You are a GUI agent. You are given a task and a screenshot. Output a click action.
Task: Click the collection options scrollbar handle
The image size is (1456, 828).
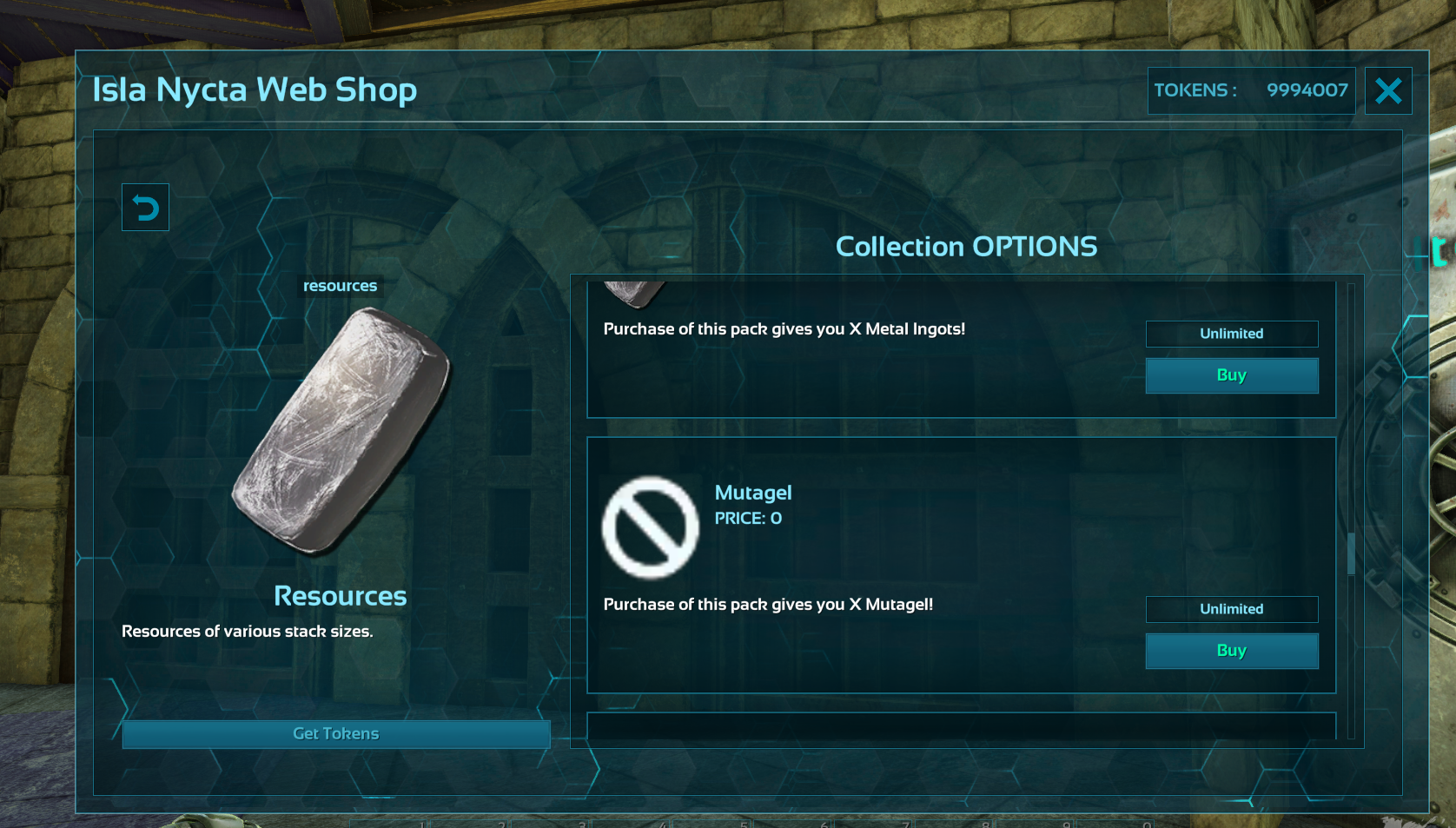tap(1351, 553)
